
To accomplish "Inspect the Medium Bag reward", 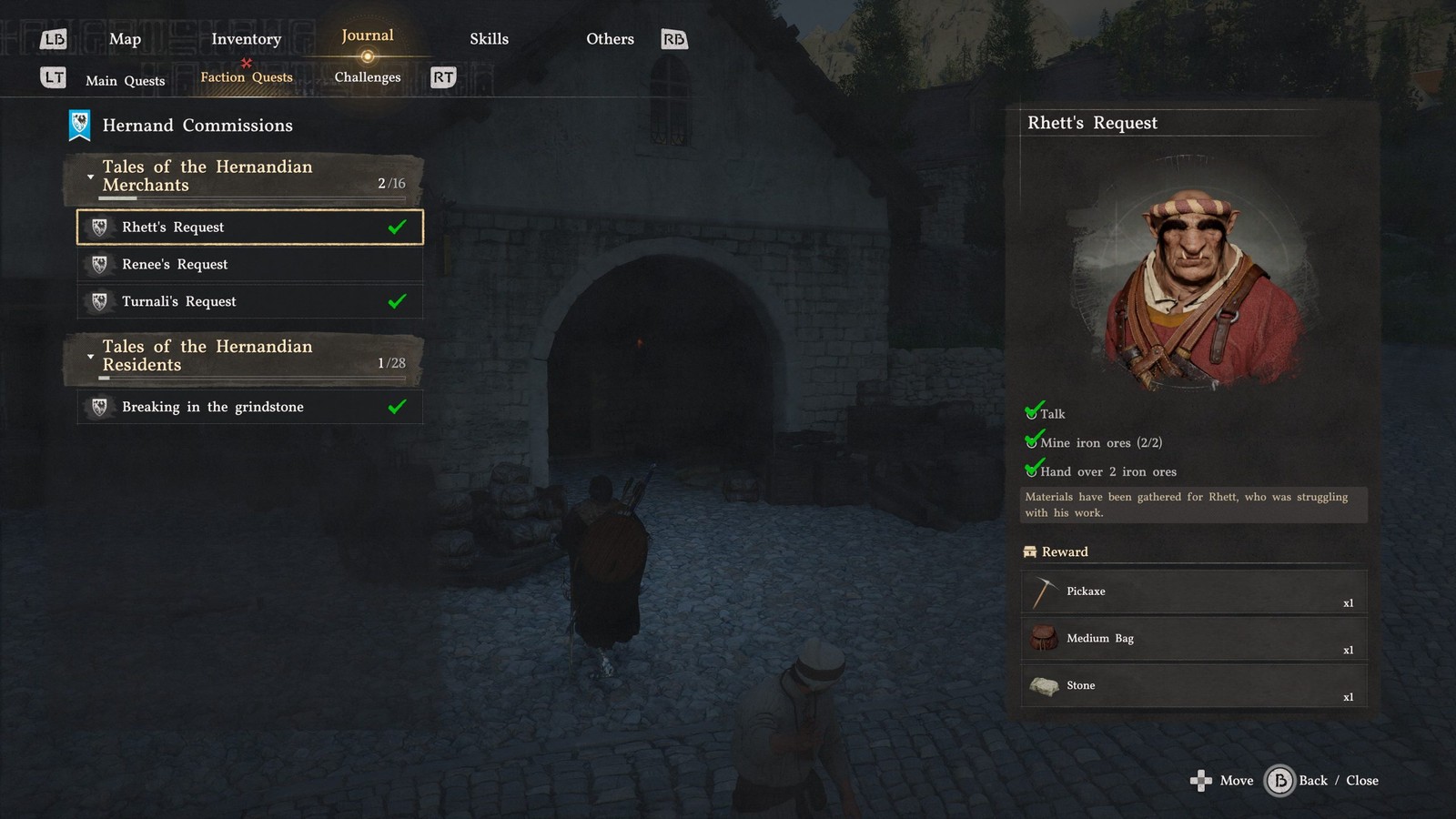I will (1193, 639).
